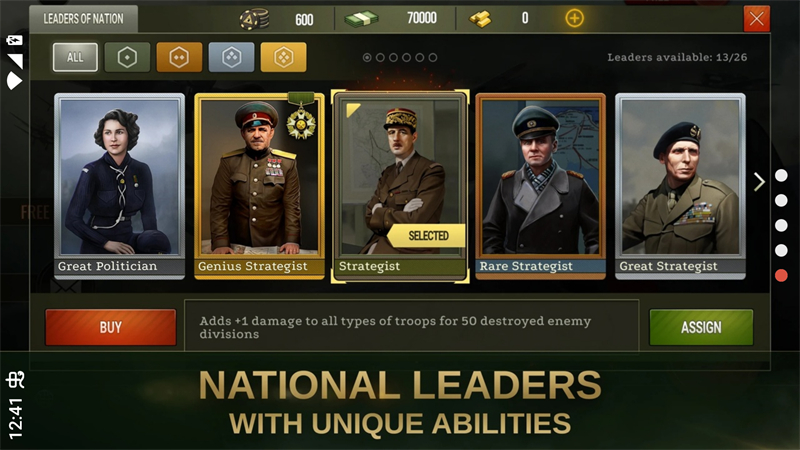Assign the selected leader
The image size is (800, 450).
pos(701,327)
